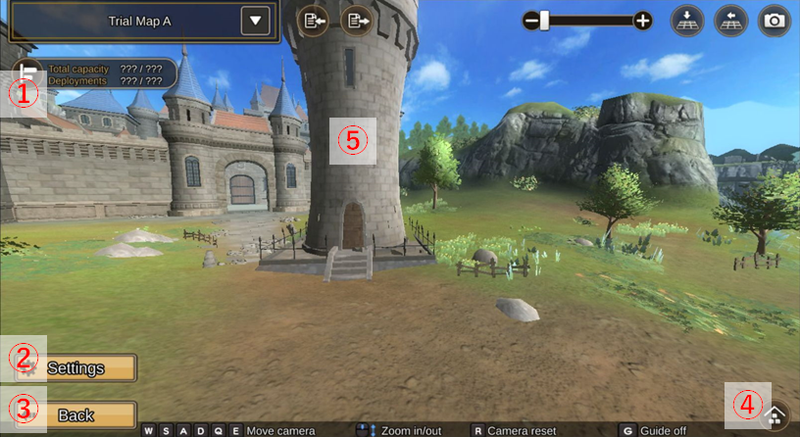Go Back to the previous screen

click(75, 415)
